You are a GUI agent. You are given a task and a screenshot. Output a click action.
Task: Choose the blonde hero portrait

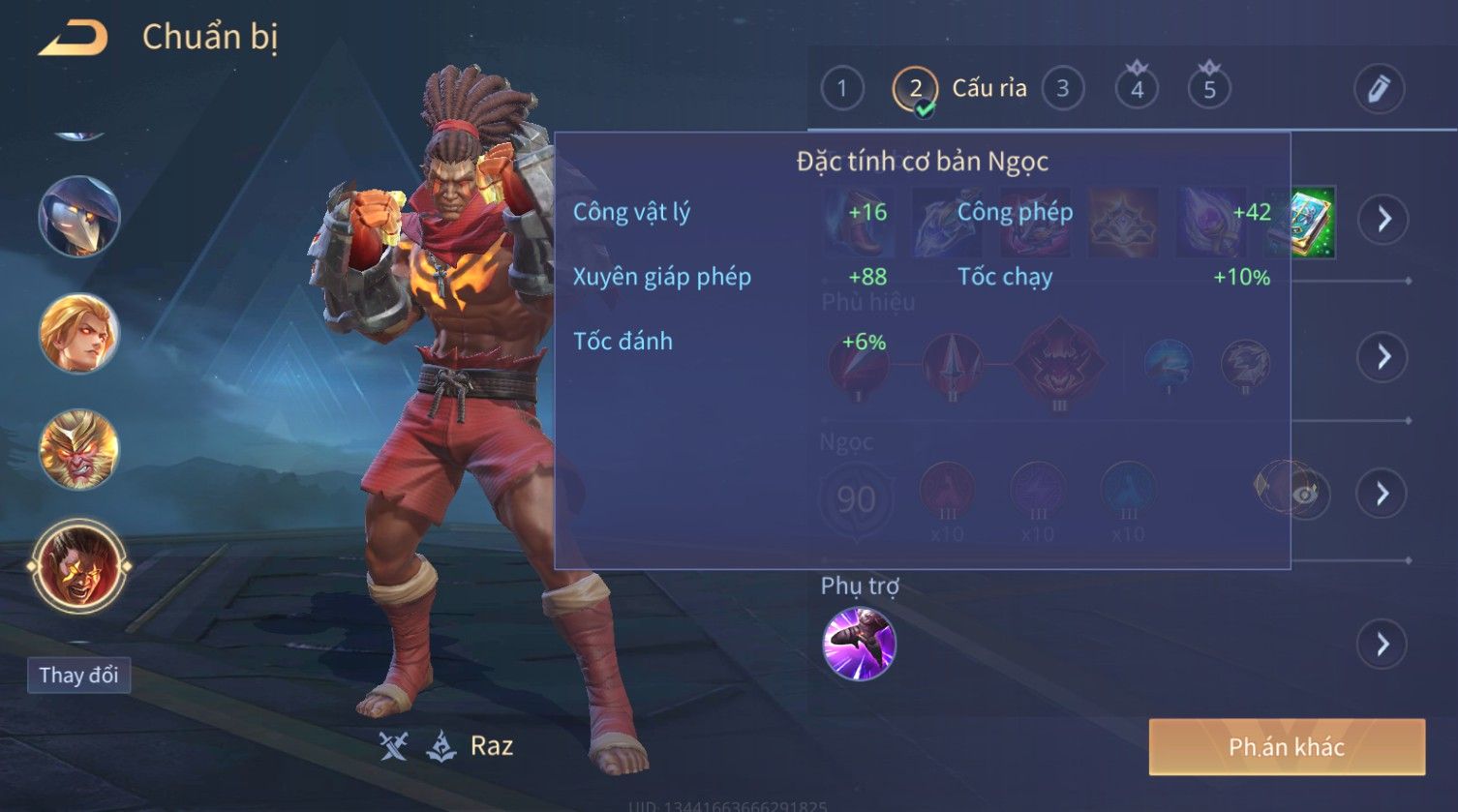click(79, 333)
